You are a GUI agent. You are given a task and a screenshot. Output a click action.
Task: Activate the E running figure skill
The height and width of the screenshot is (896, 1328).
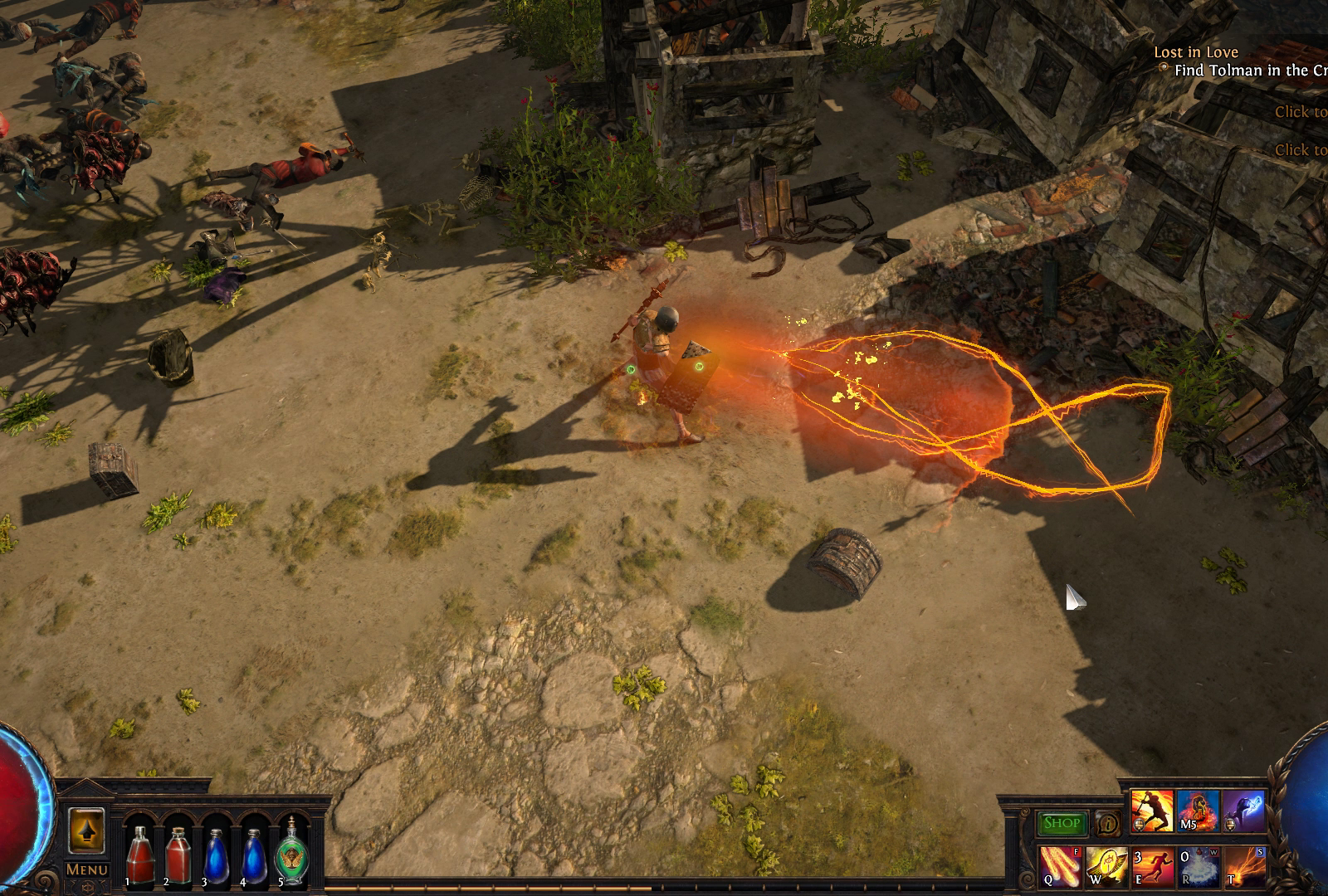[1152, 865]
